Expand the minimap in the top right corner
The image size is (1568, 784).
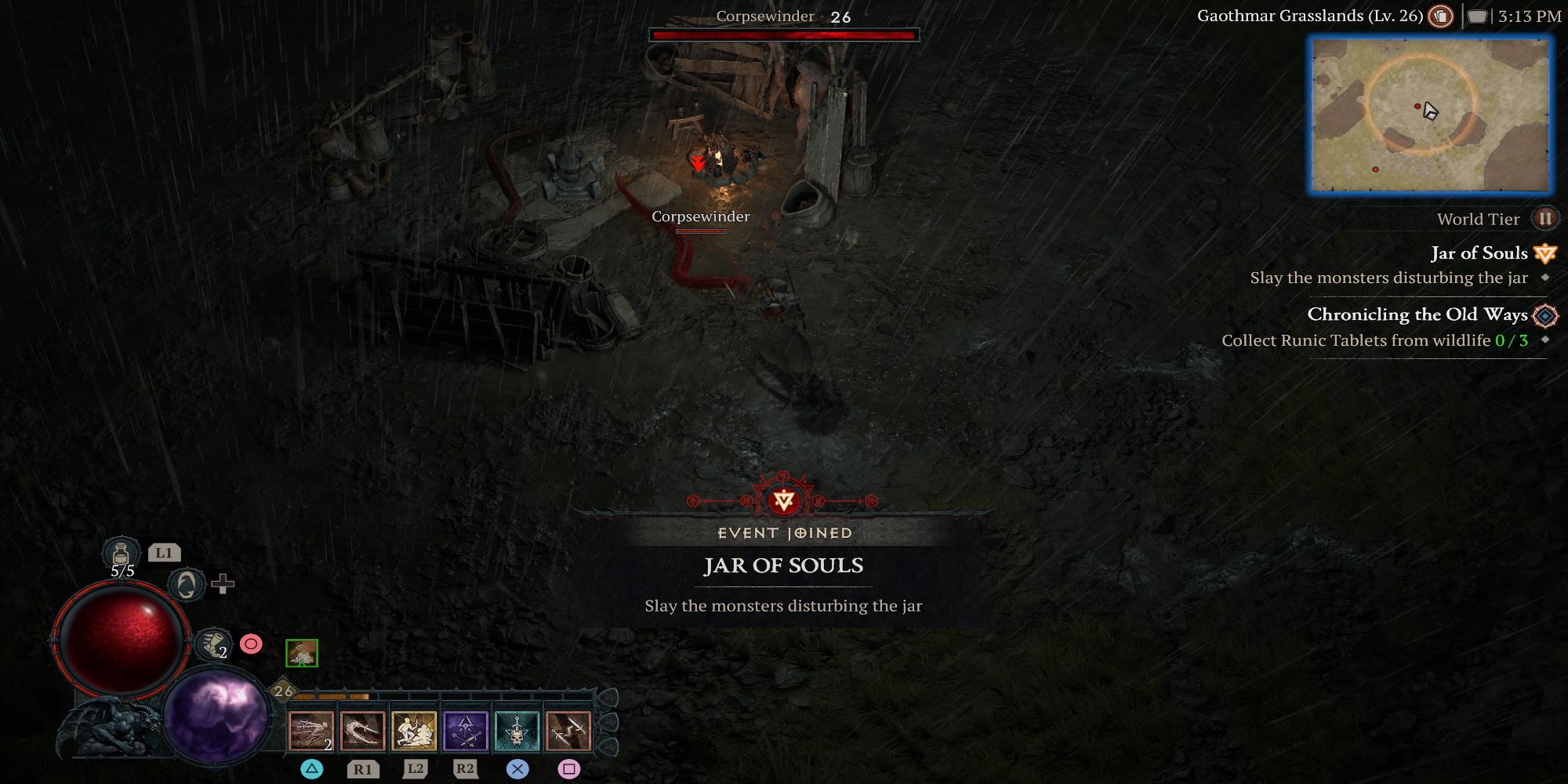(x=1429, y=114)
